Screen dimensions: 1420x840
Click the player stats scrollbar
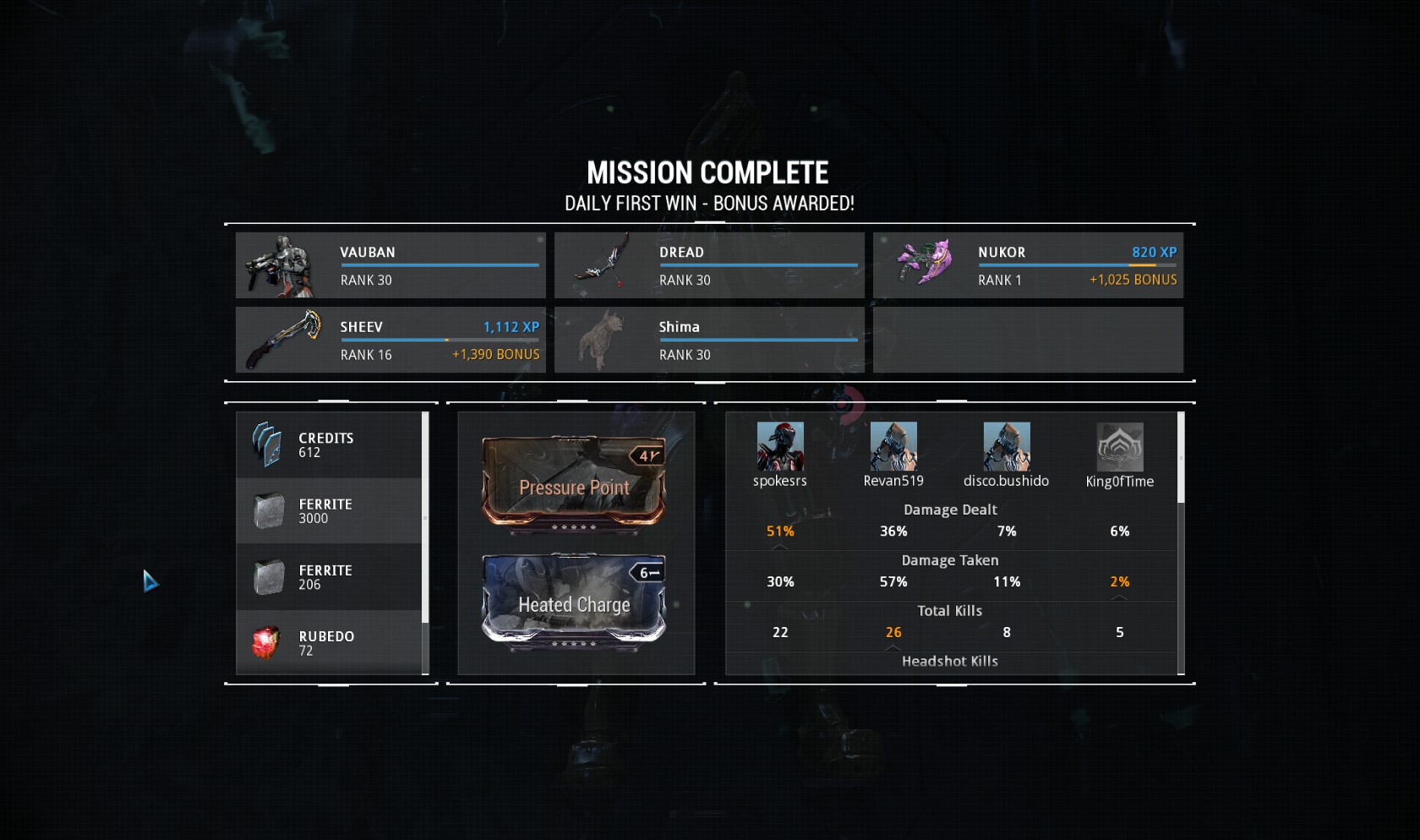click(x=1181, y=457)
